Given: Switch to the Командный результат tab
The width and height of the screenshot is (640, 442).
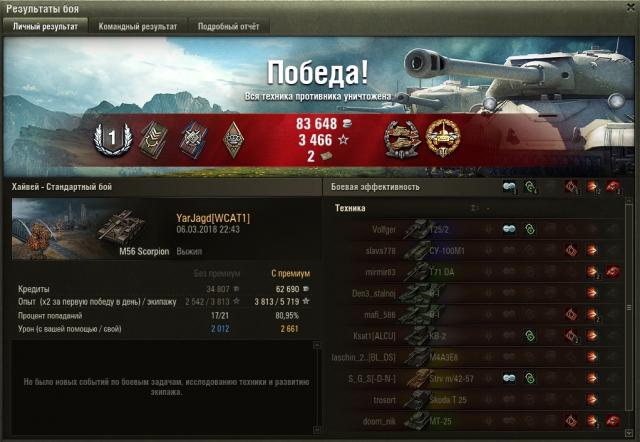Looking at the screenshot, I should point(139,27).
